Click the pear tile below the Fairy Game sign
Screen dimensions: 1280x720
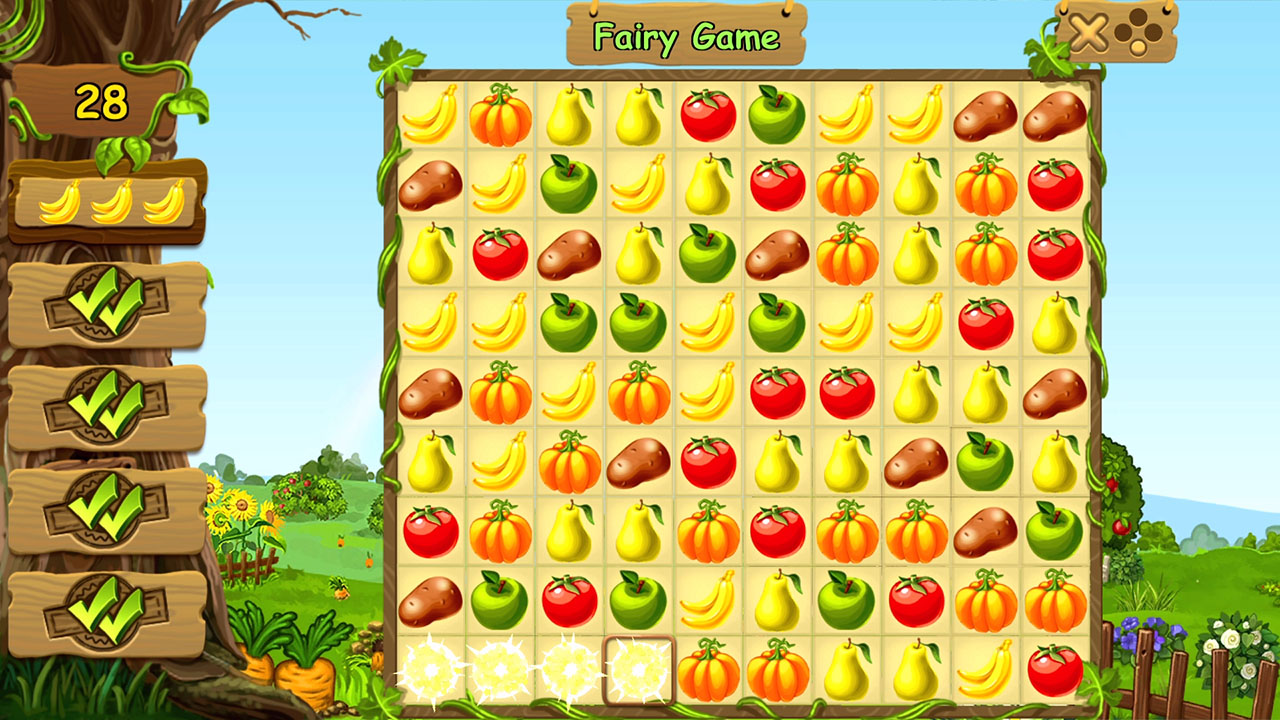click(x=639, y=118)
